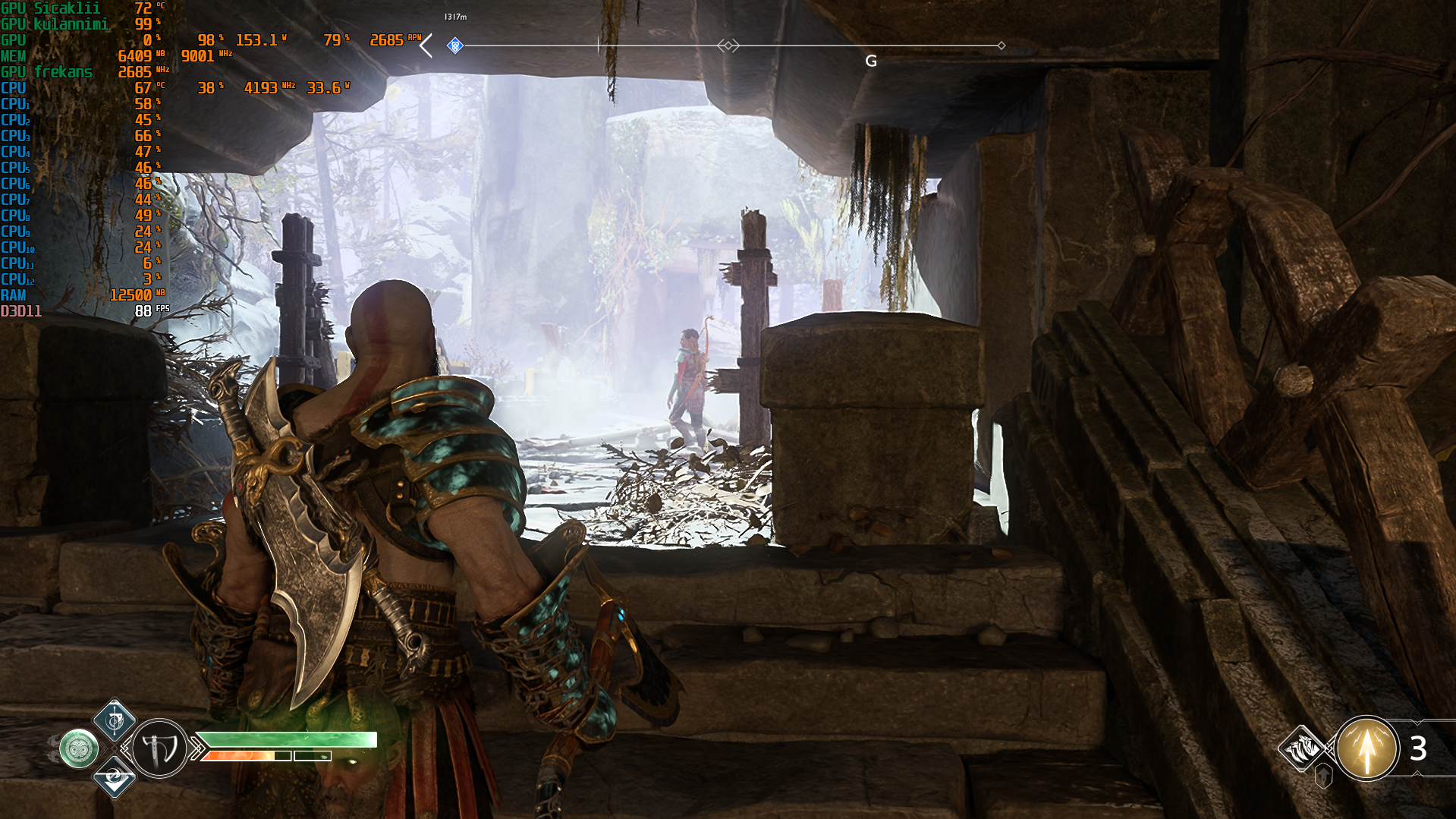Click the compass bar's center diamond
This screenshot has height=819, width=1456.
[x=728, y=46]
